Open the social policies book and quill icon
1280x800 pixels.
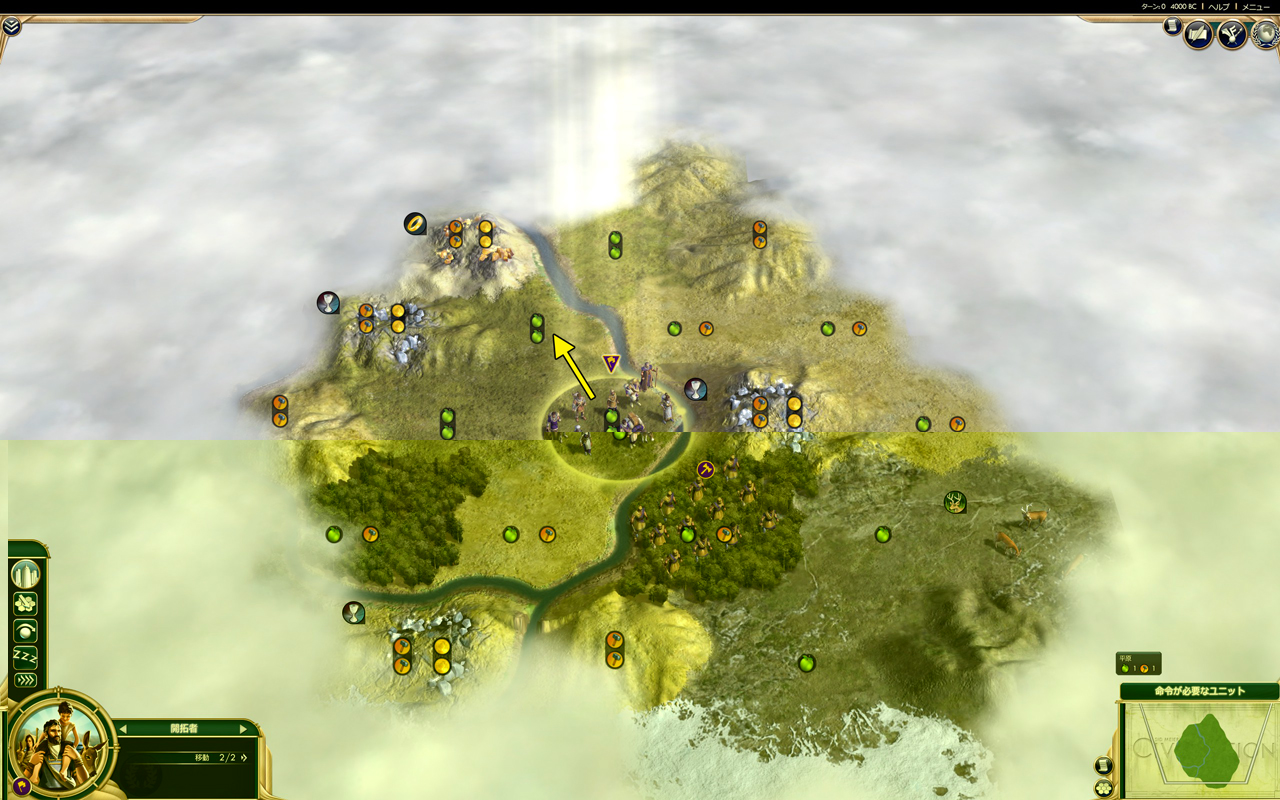click(1198, 35)
